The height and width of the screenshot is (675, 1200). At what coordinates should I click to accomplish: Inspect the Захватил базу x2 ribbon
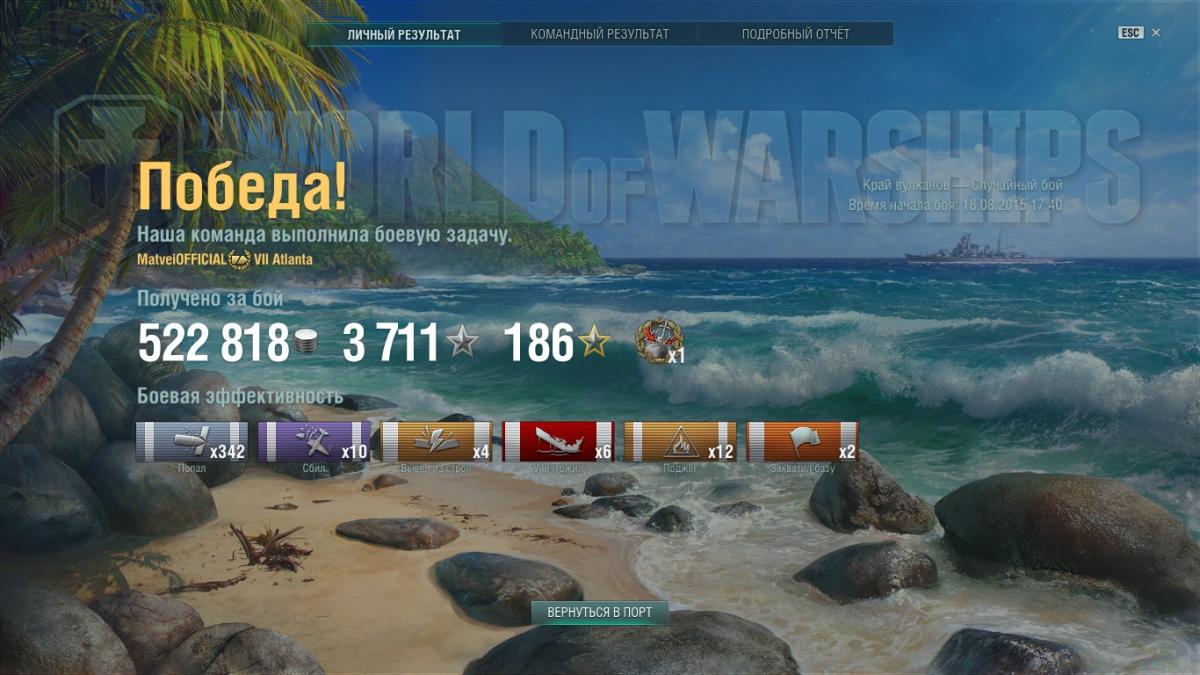pos(803,442)
